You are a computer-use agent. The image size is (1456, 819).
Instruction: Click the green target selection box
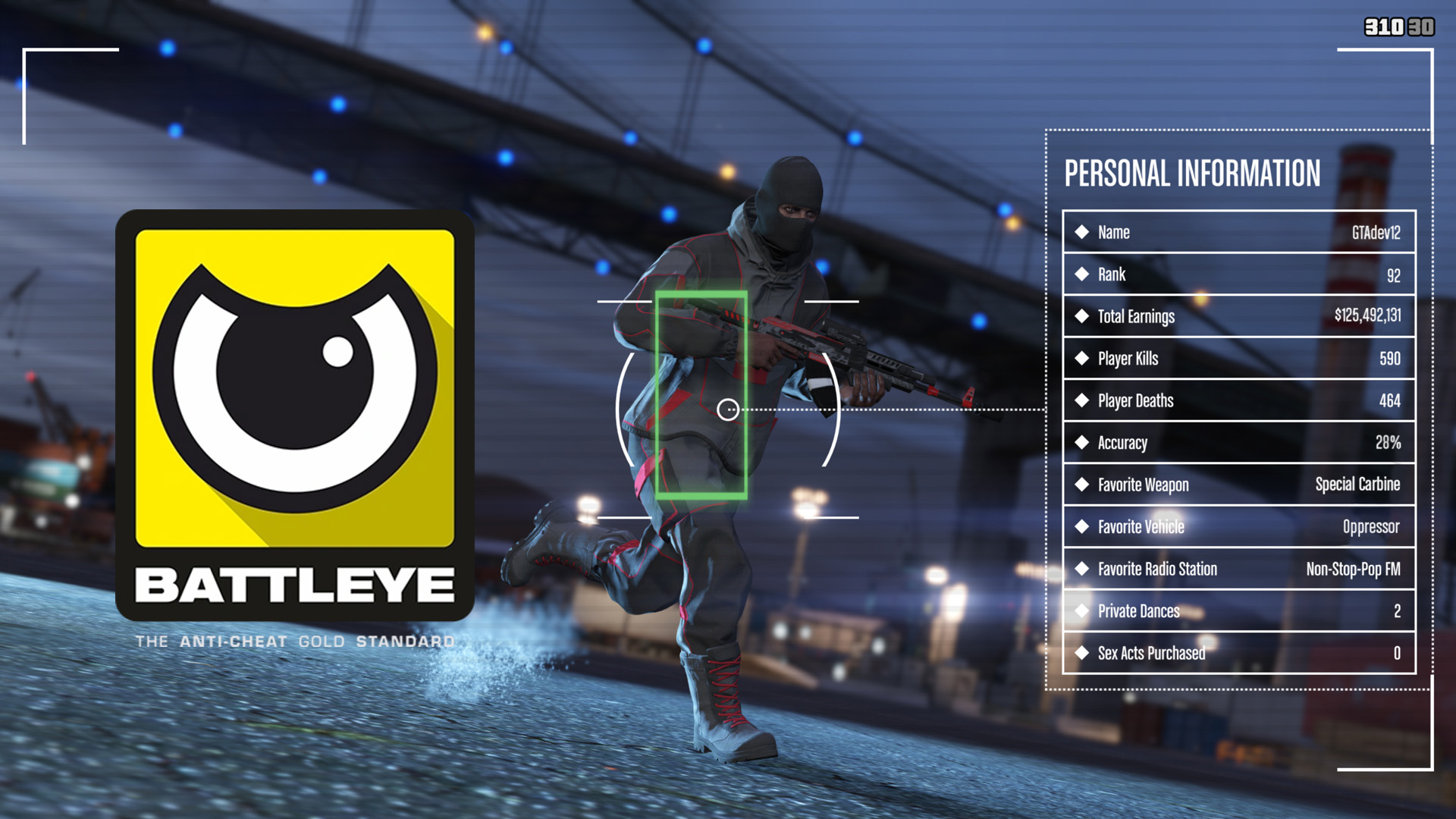coord(704,394)
